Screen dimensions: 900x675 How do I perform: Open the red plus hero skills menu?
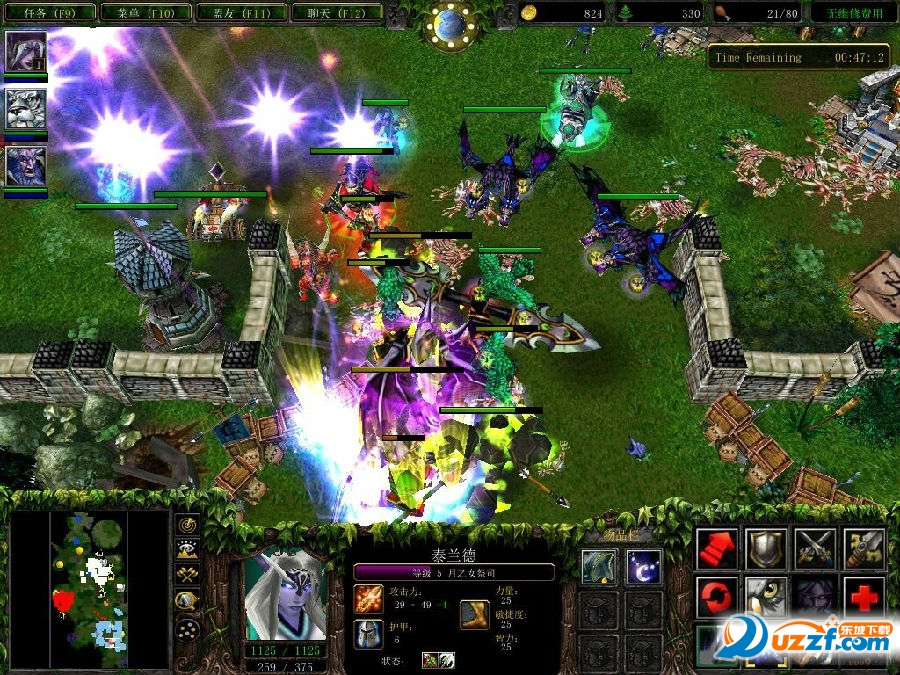tap(864, 597)
